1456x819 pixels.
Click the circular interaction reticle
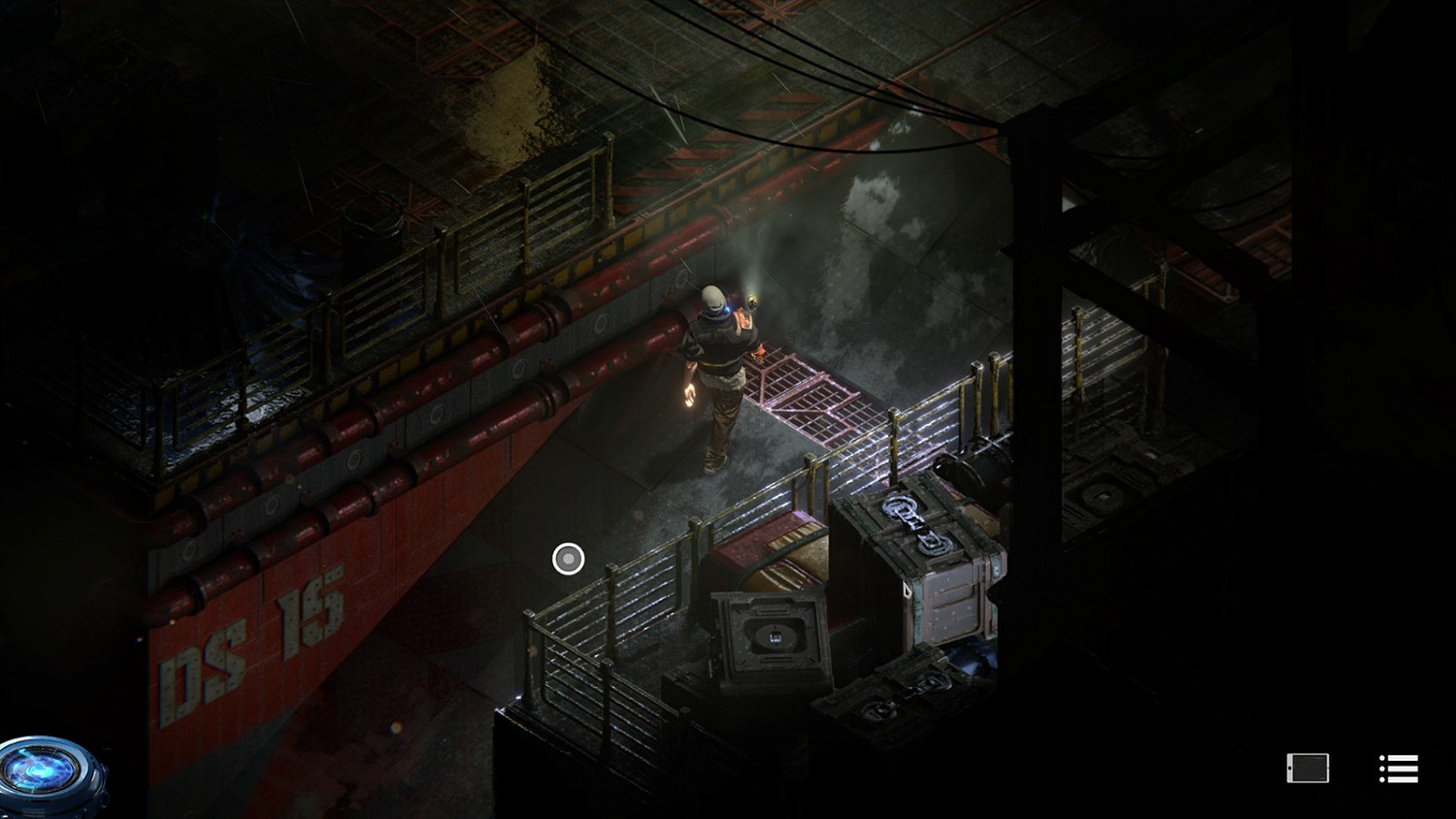click(x=567, y=558)
